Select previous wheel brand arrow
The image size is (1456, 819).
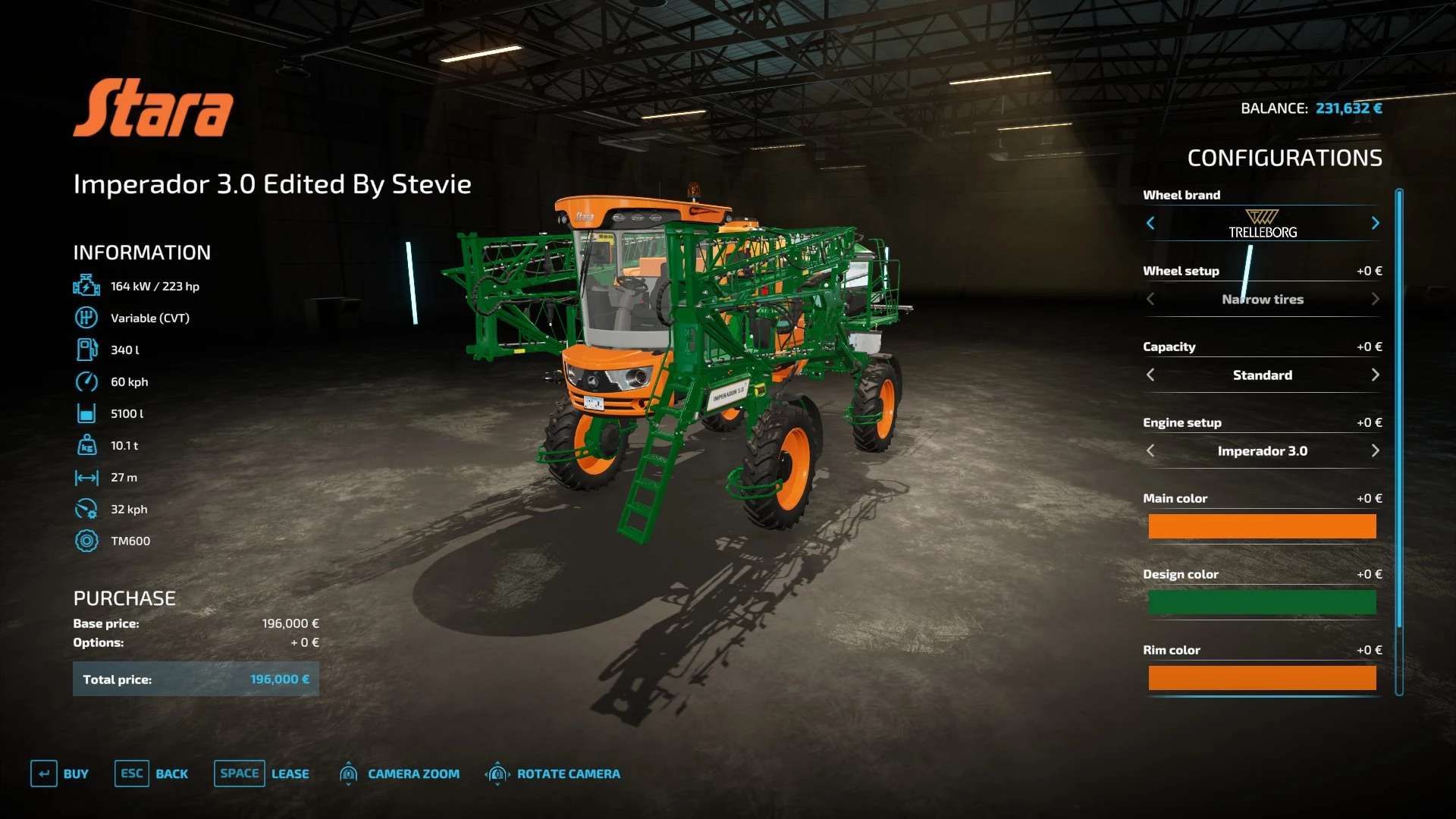click(1150, 223)
